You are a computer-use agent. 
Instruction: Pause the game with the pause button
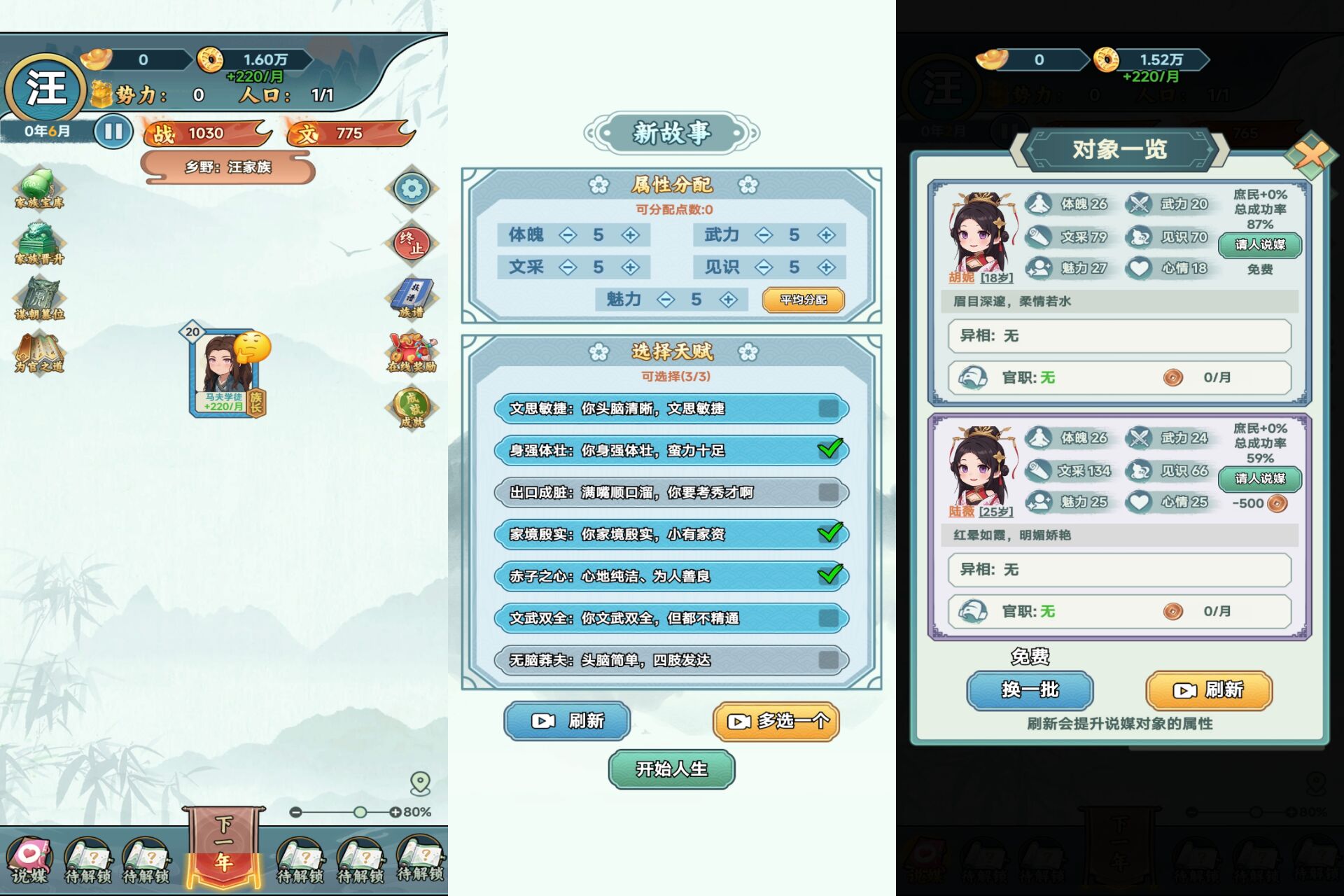(x=113, y=132)
